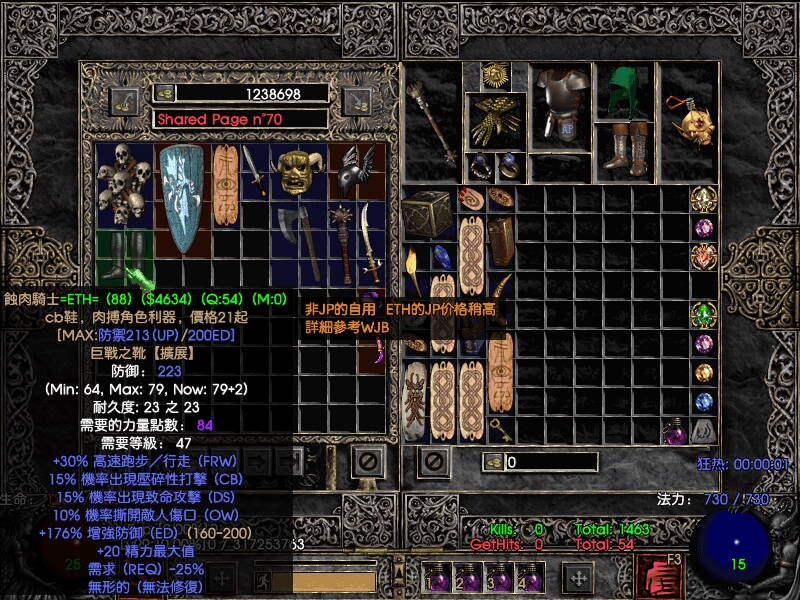Click the stash gold withdraw button
Viewport: 800px width, 600px height.
pos(125,99)
